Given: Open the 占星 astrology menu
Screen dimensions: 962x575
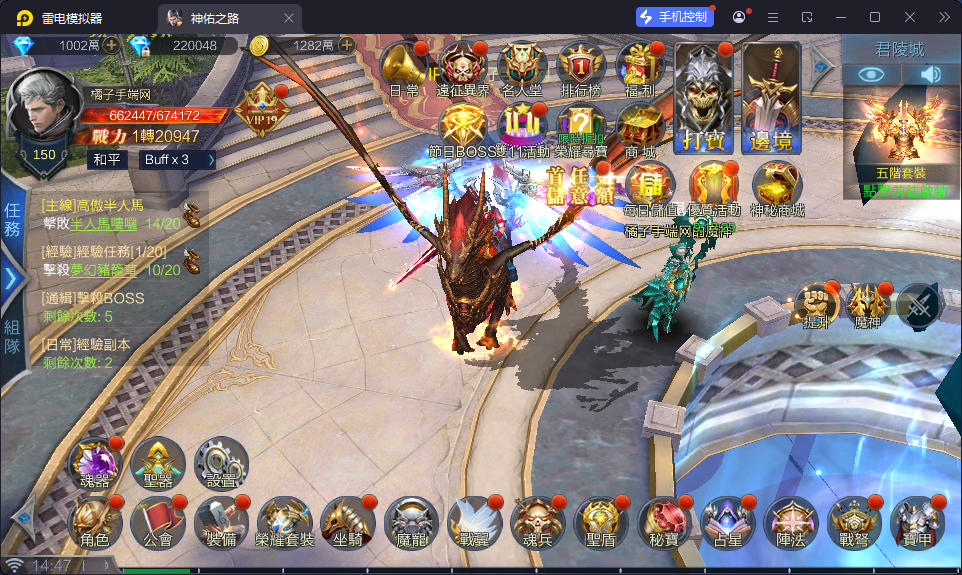Looking at the screenshot, I should pos(727,522).
